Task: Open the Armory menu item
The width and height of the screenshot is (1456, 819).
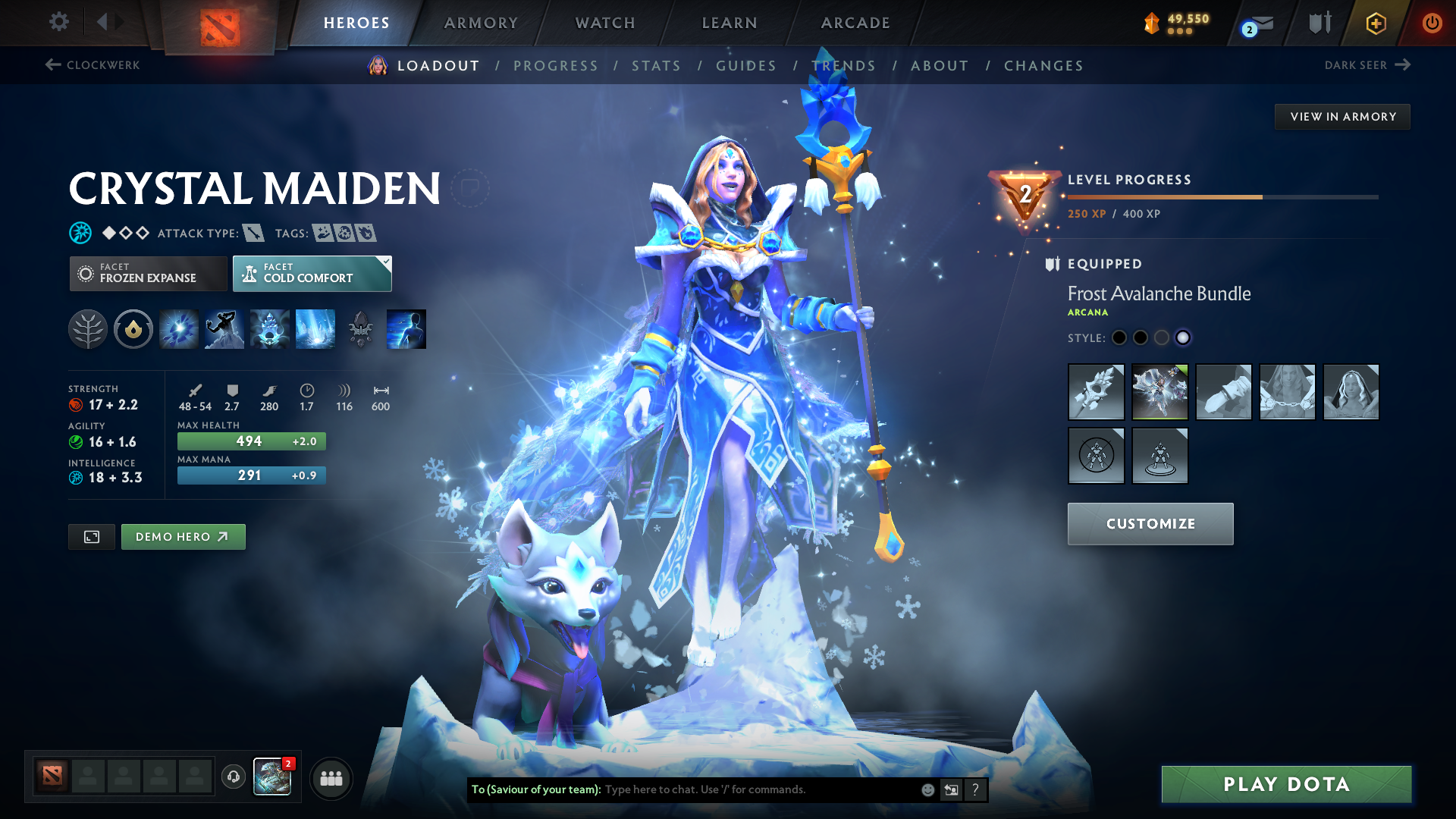Action: point(481,23)
